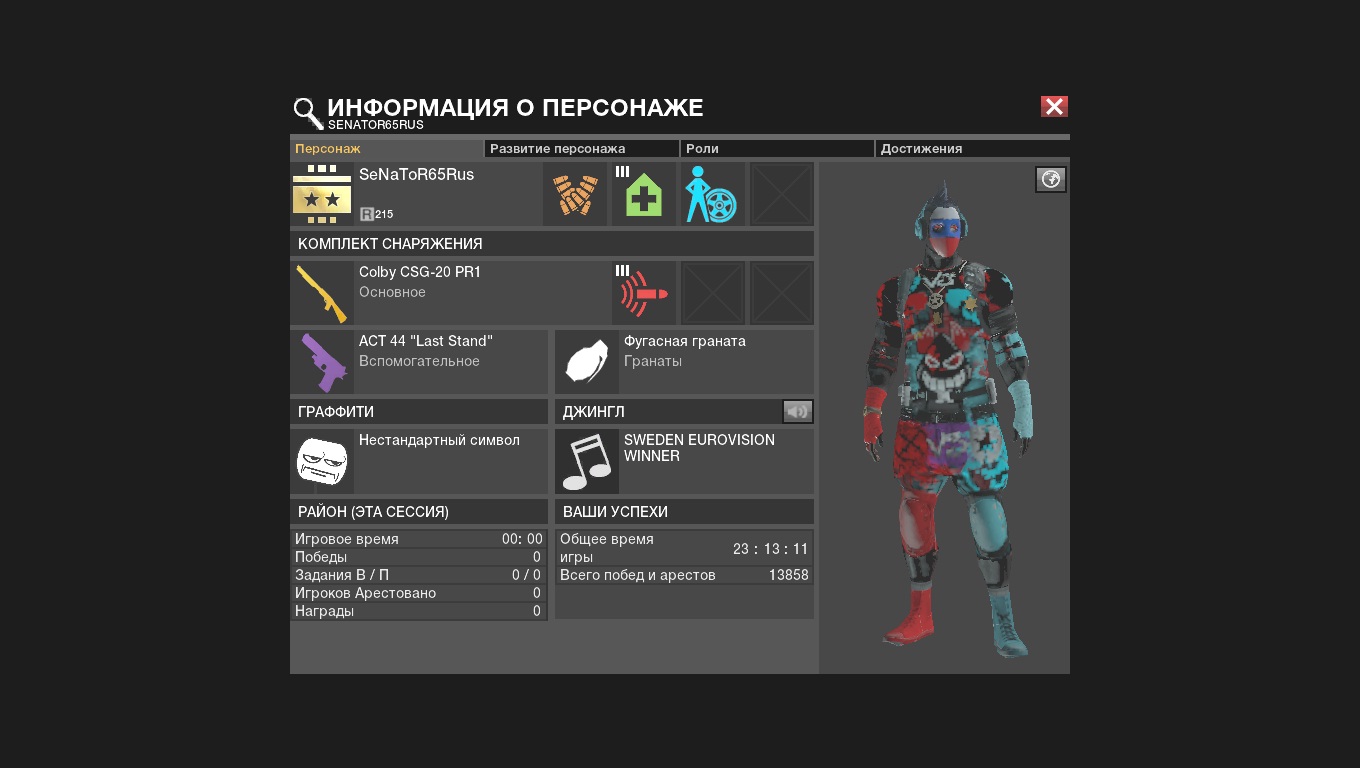Click the globe button above character preview
This screenshot has width=1360, height=768.
point(1050,180)
